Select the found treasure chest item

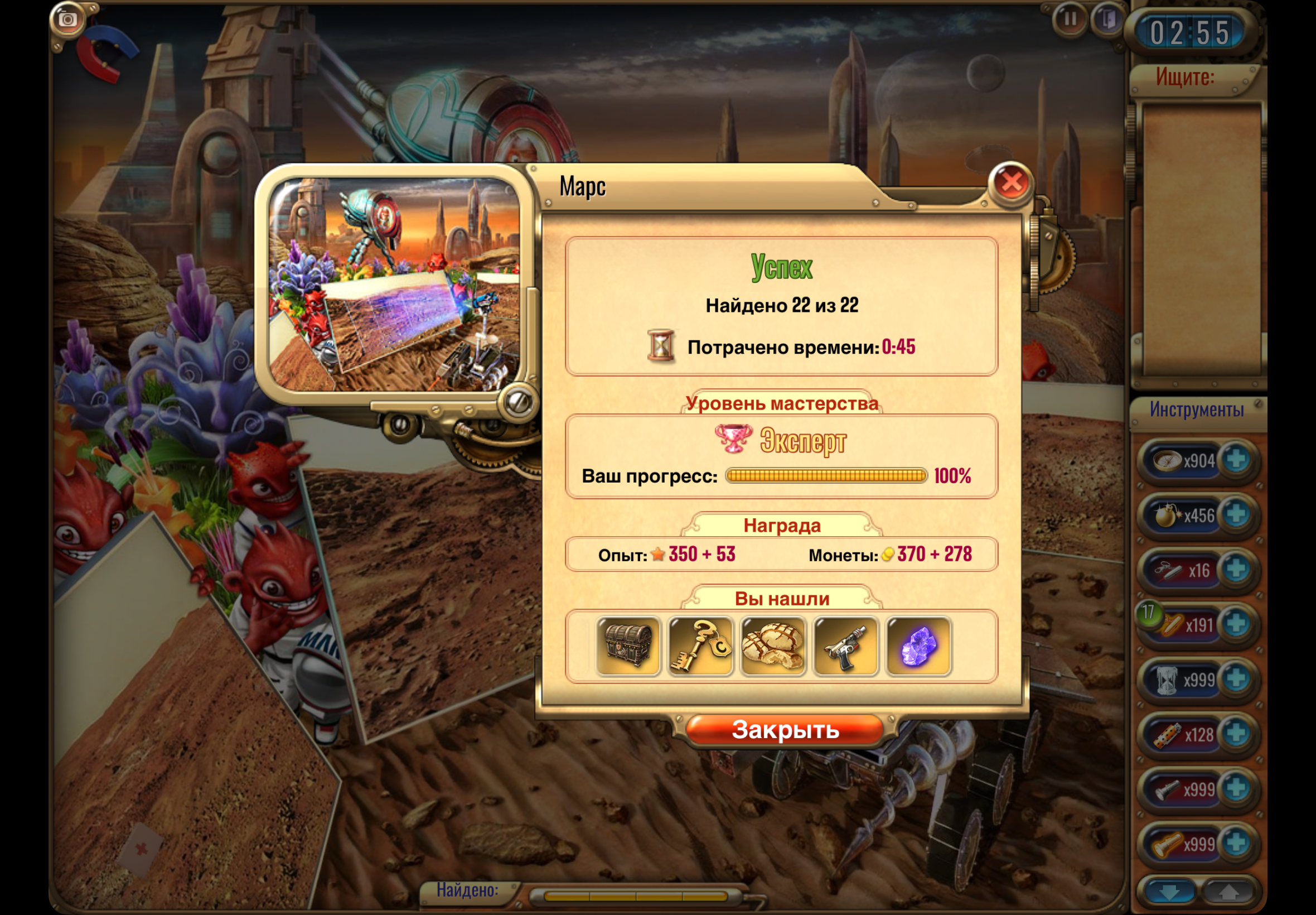[x=628, y=646]
